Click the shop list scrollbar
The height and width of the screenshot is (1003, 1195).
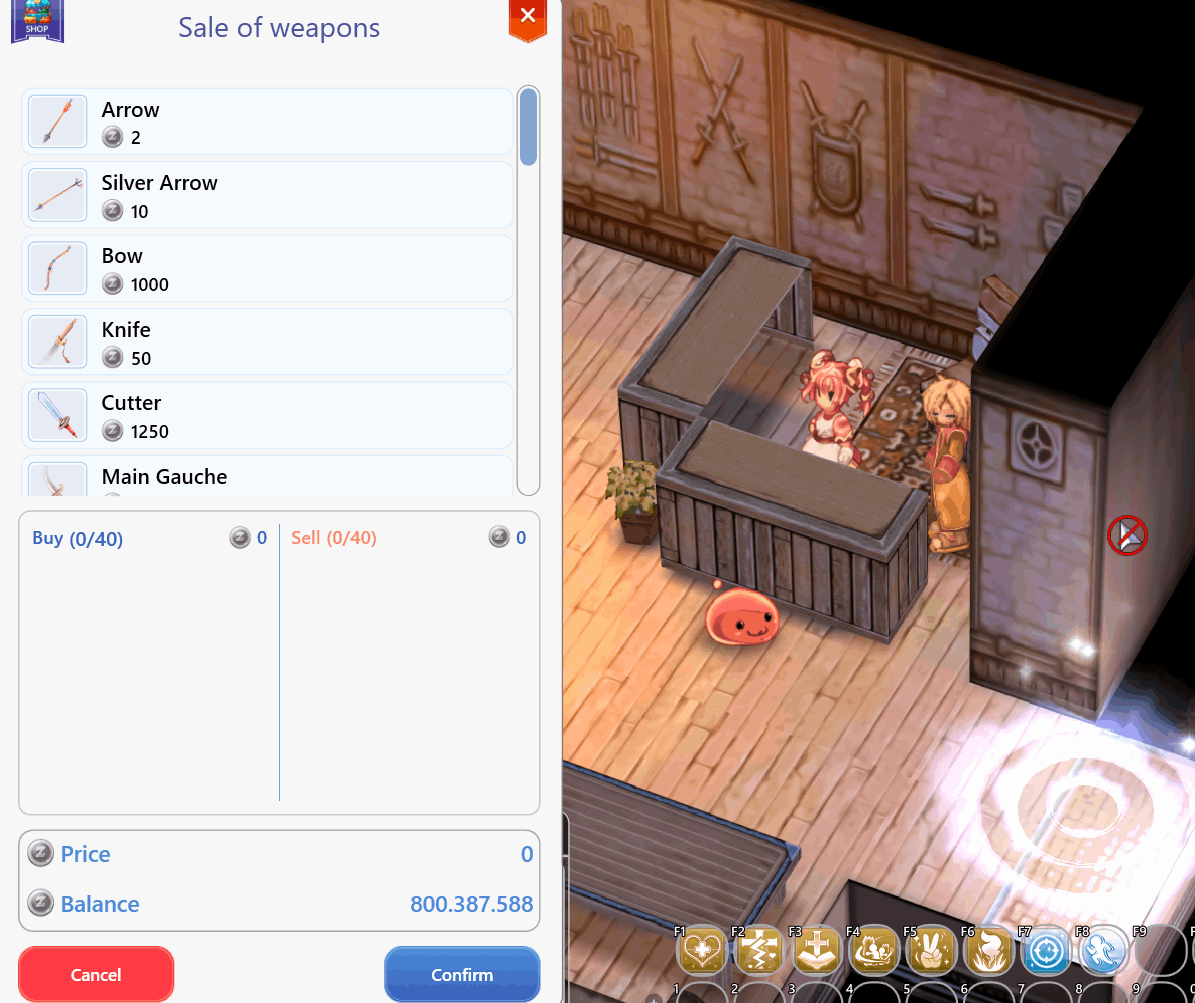click(529, 127)
